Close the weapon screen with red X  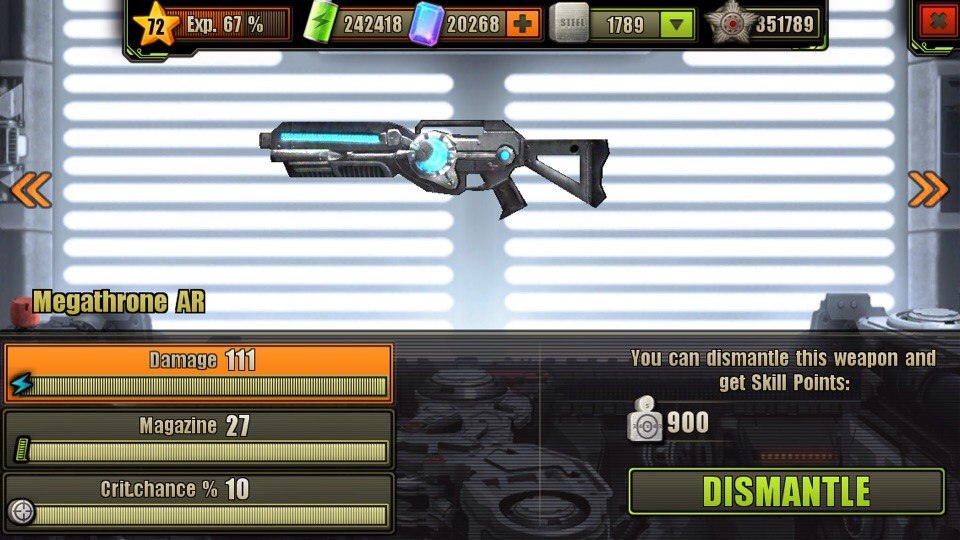point(937,21)
